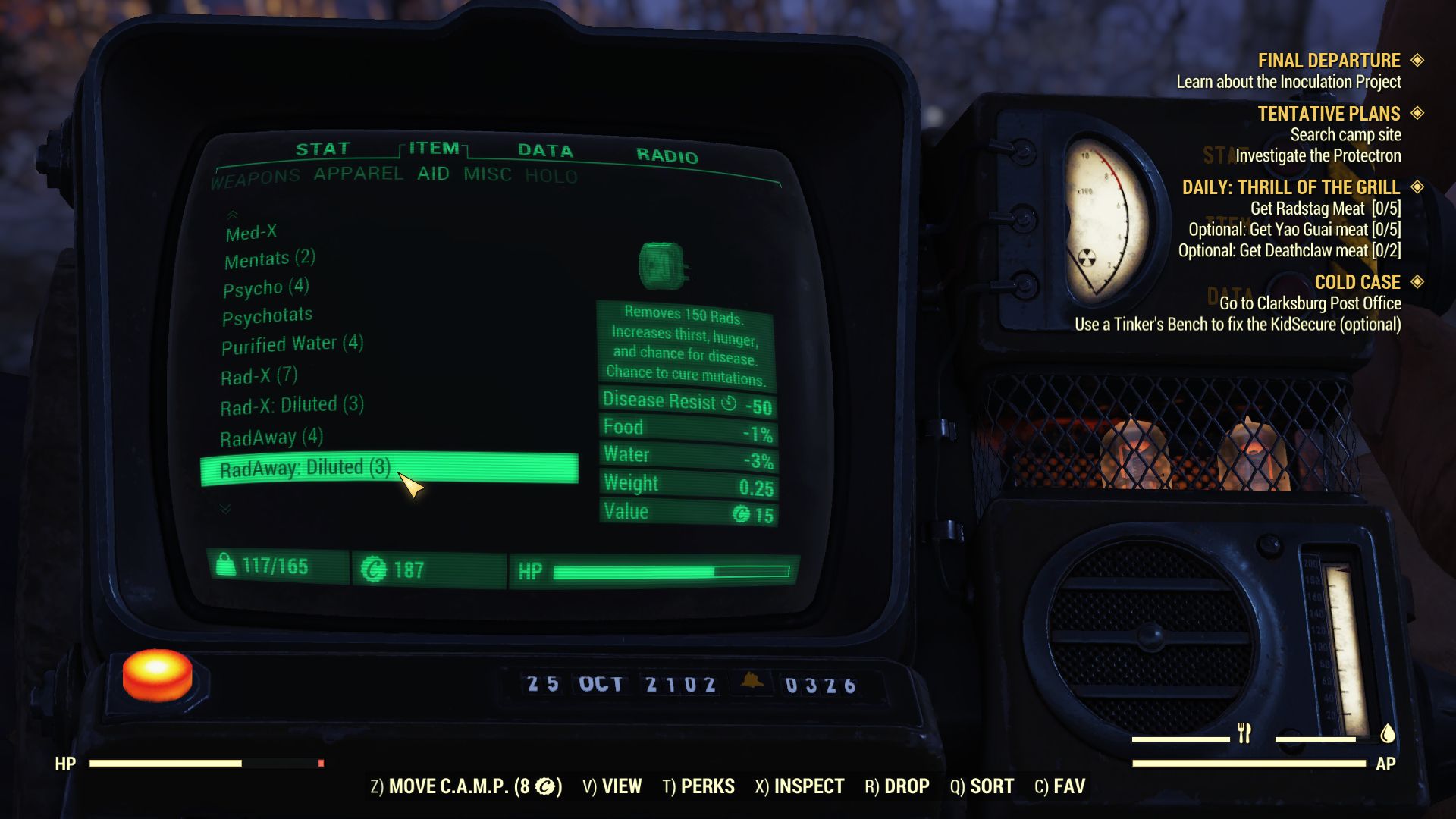Screen dimensions: 1456x819
Task: Open the MISC category under ITEM
Action: point(488,174)
